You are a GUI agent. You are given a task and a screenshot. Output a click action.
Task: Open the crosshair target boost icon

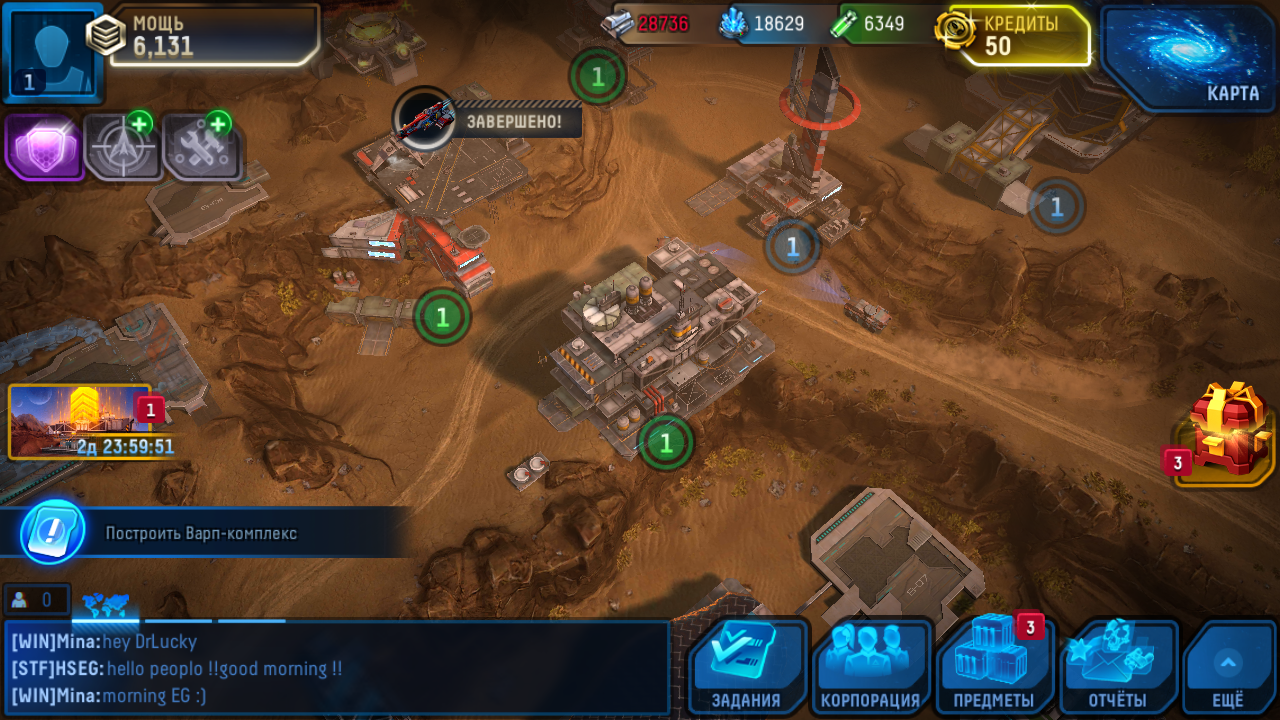(122, 147)
